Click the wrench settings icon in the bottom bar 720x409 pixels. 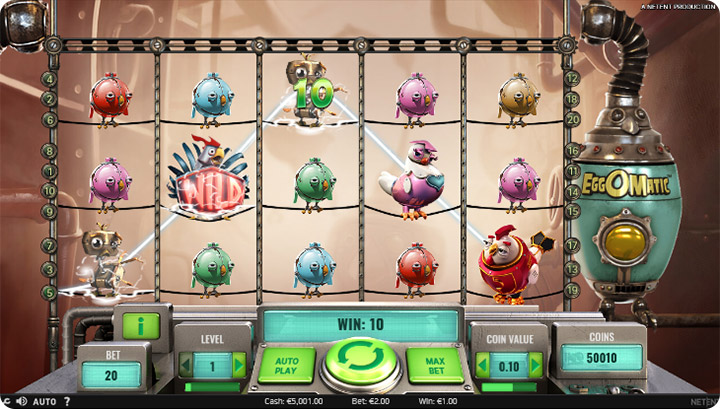(6, 402)
